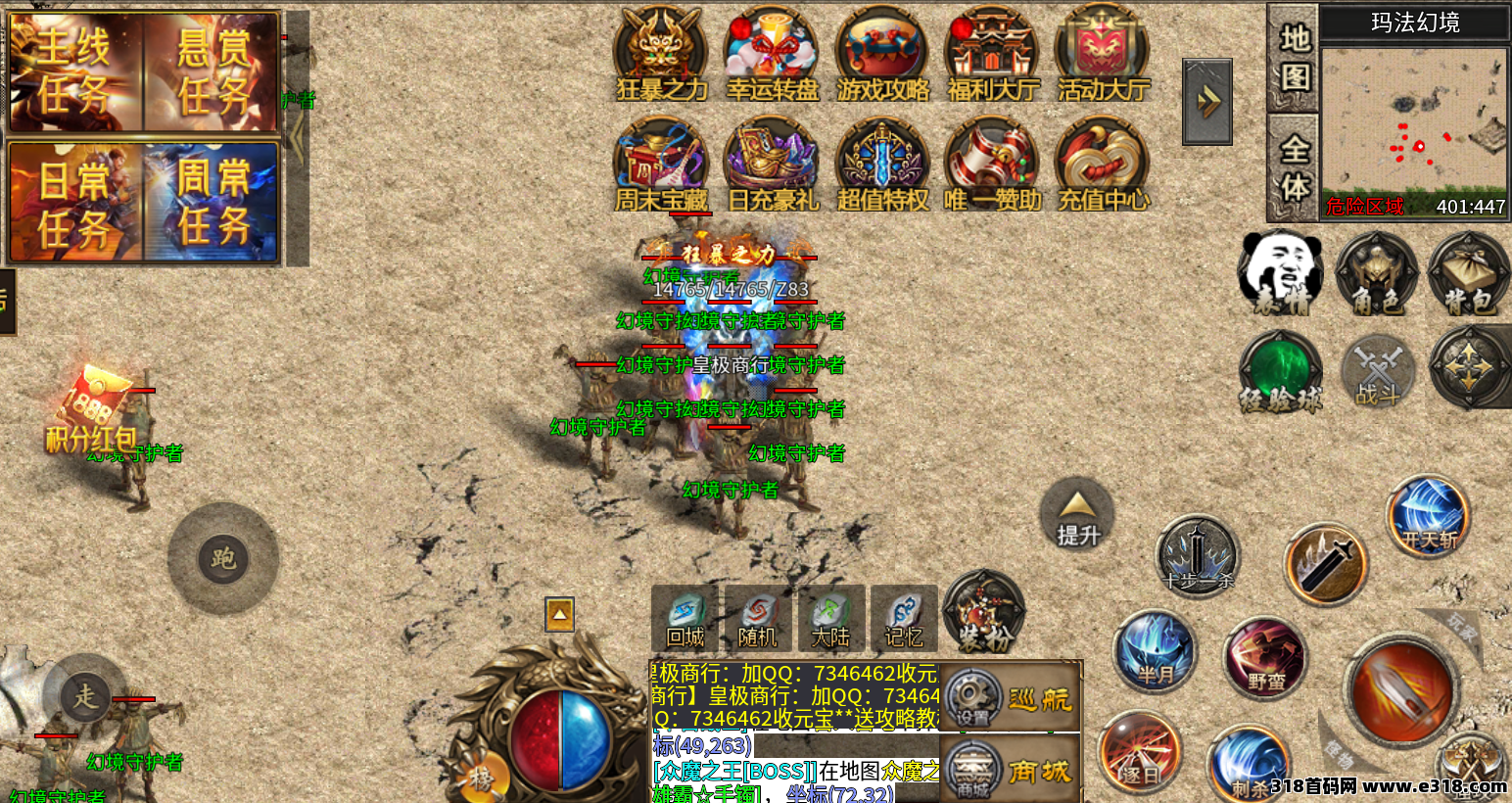Open the 地图 map button

pyautogui.click(x=1294, y=57)
